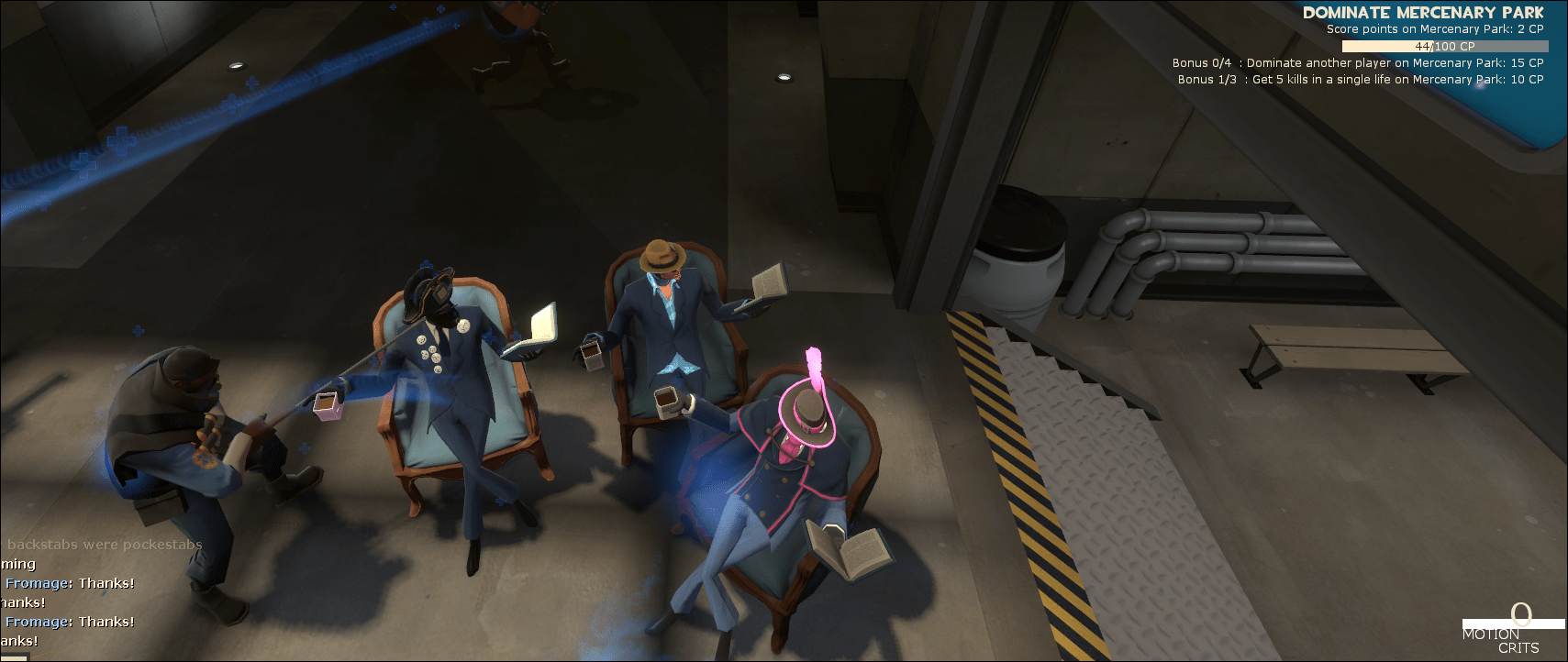Screen dimensions: 1568x662
Task: Expand the DOMINATE MERCENARY PARK panel
Action: pos(1423,13)
